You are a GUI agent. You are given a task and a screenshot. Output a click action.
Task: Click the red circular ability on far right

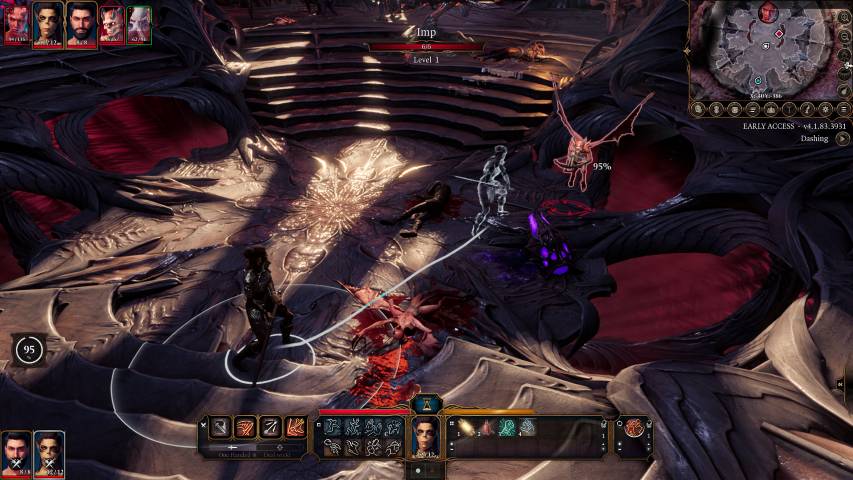[x=633, y=428]
